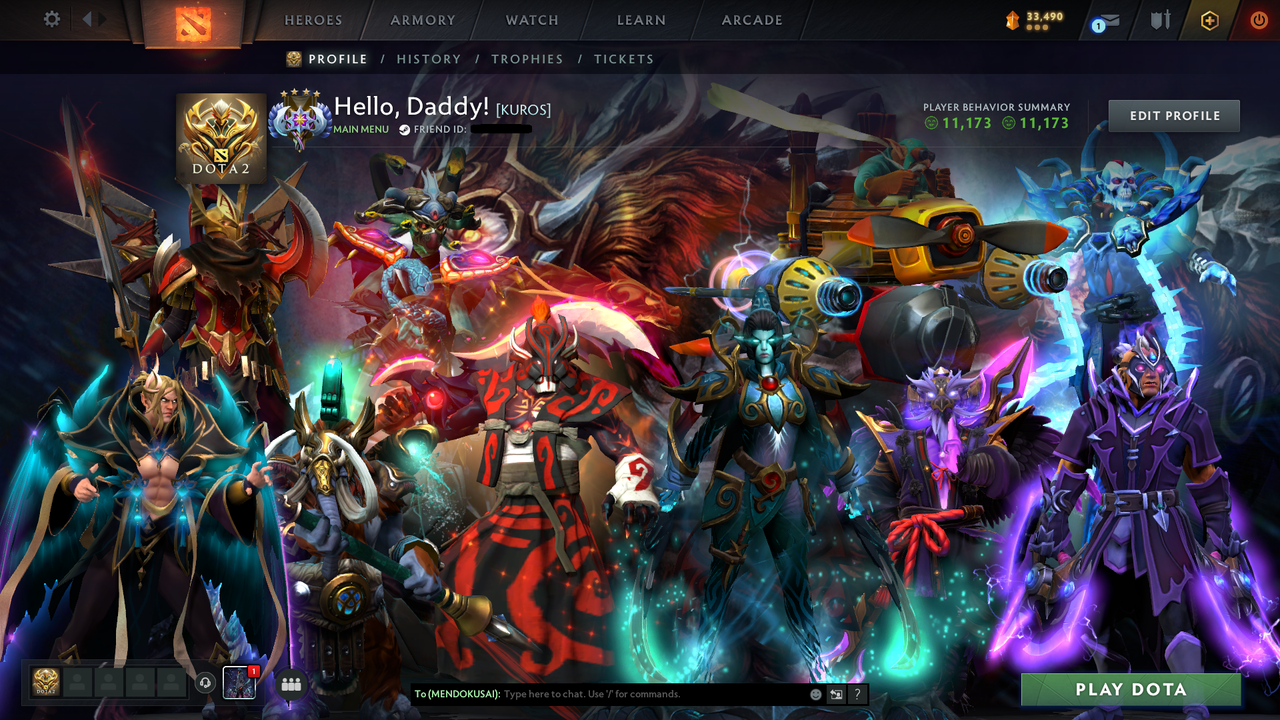Select the TROPHIES tab

click(527, 59)
